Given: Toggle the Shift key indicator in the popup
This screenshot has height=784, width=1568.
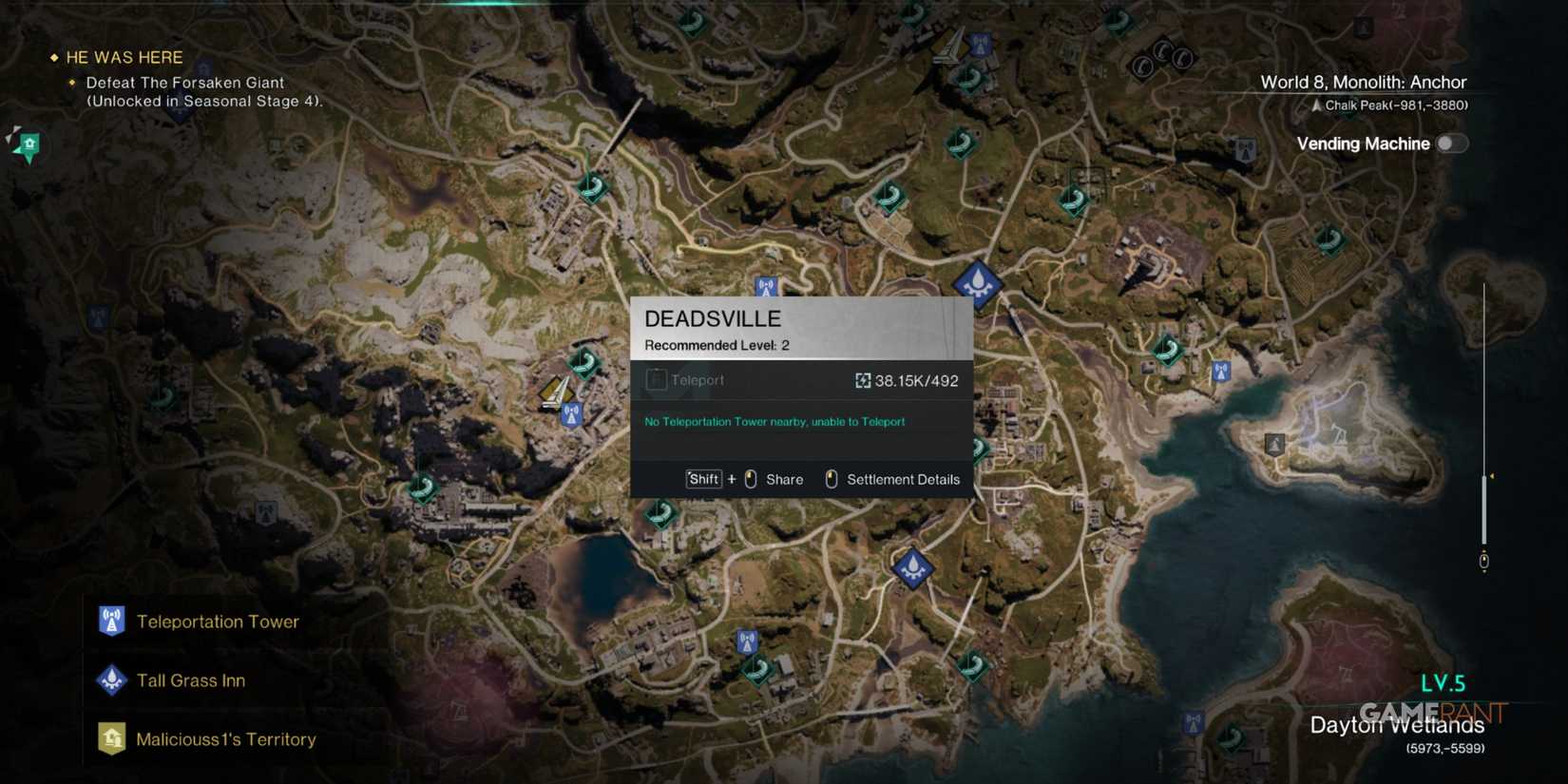Looking at the screenshot, I should pyautogui.click(x=702, y=479).
